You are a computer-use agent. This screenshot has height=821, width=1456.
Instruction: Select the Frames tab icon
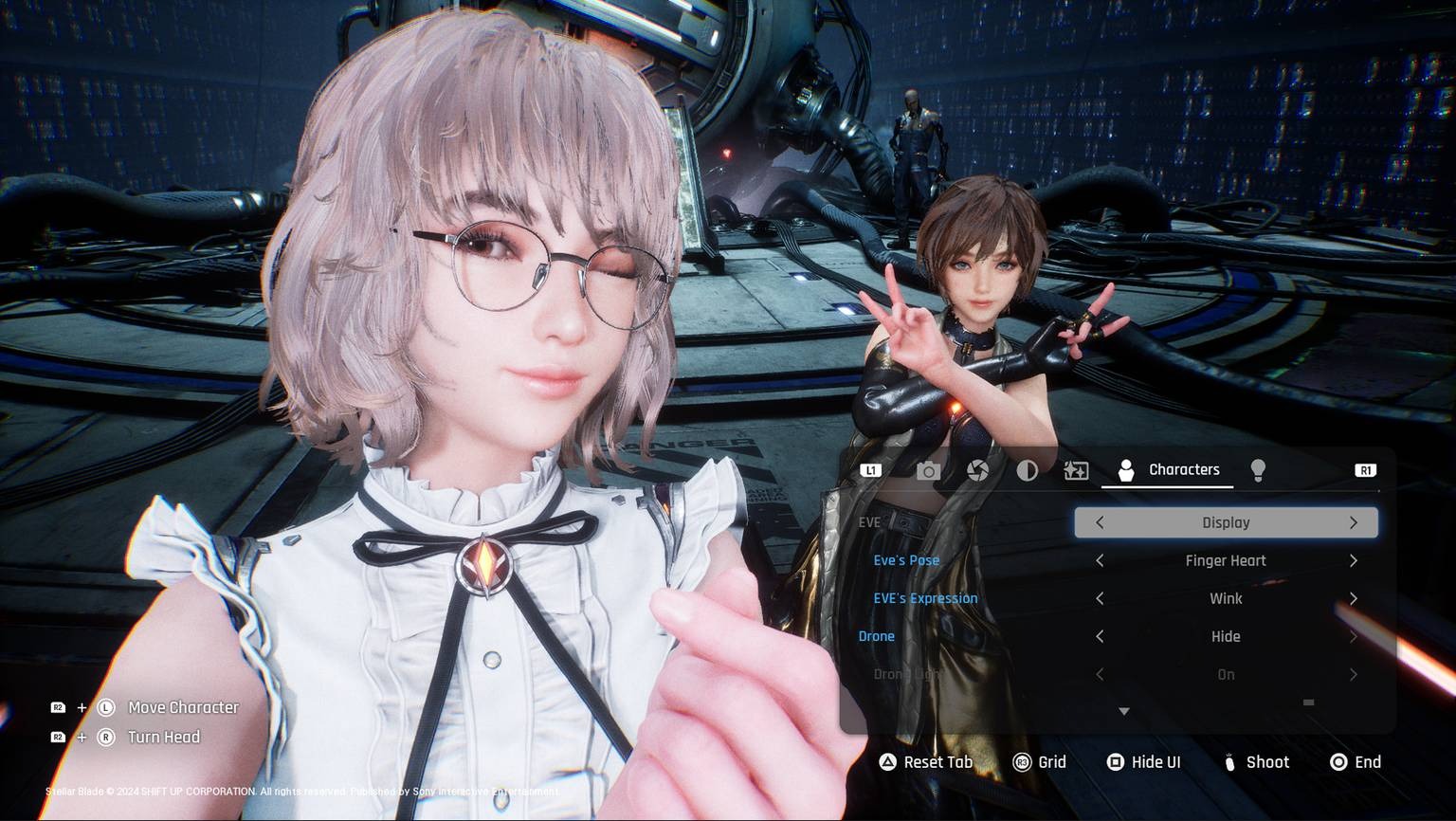pos(1077,469)
